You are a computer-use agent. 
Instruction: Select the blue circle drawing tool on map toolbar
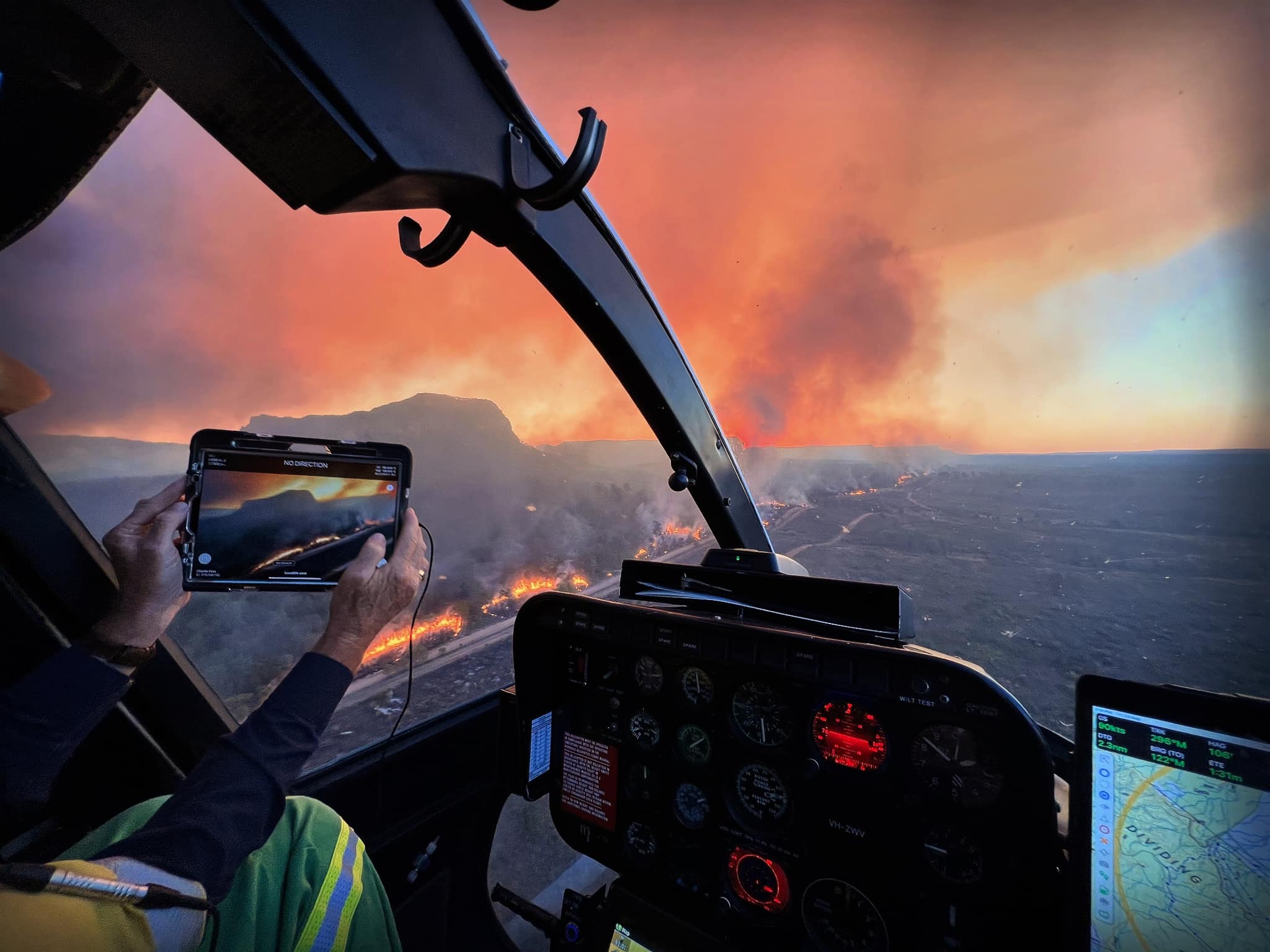tap(1105, 772)
